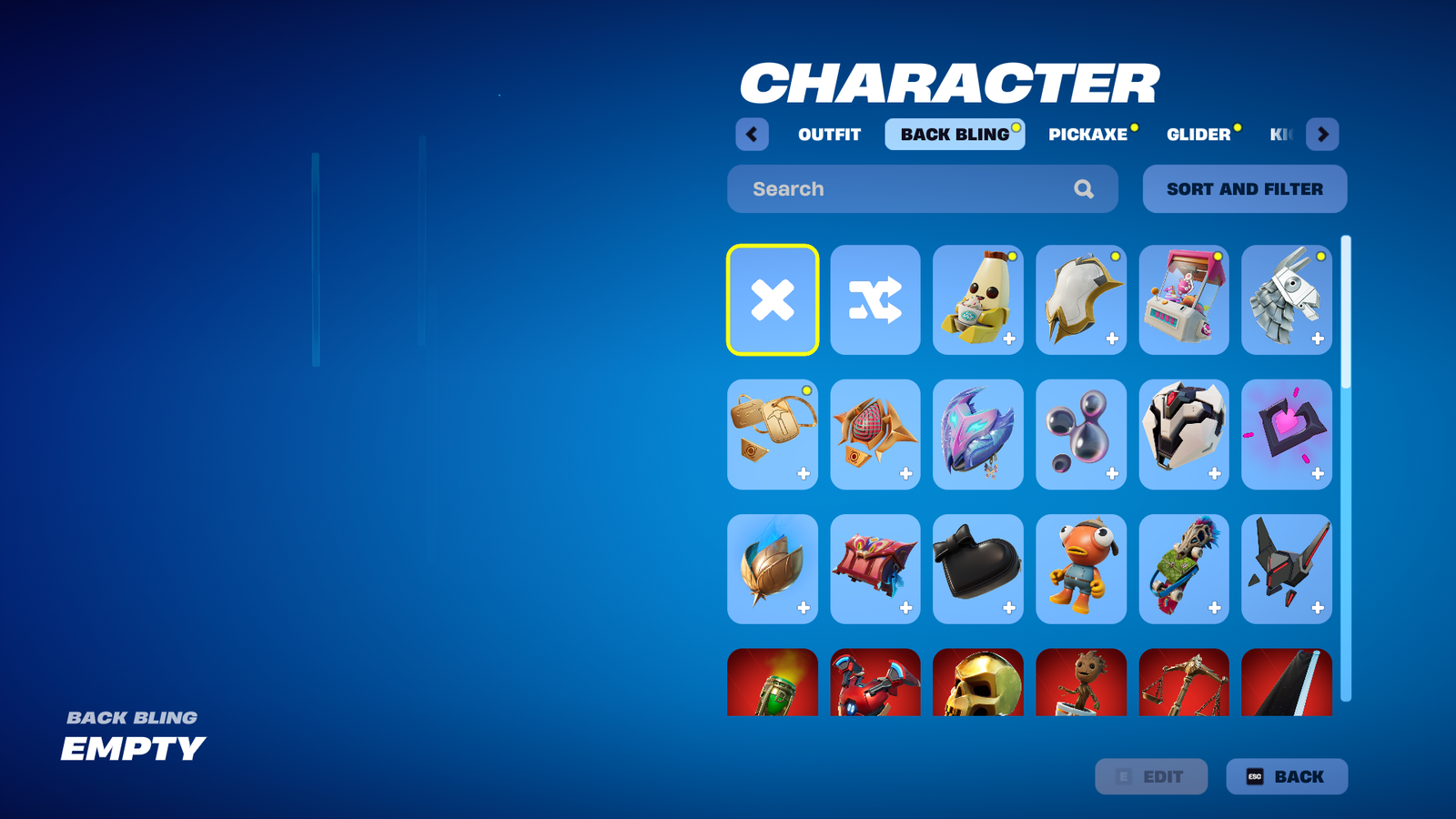The image size is (1456, 819).
Task: Show more categories with the right arrow
Action: pos(1322,135)
